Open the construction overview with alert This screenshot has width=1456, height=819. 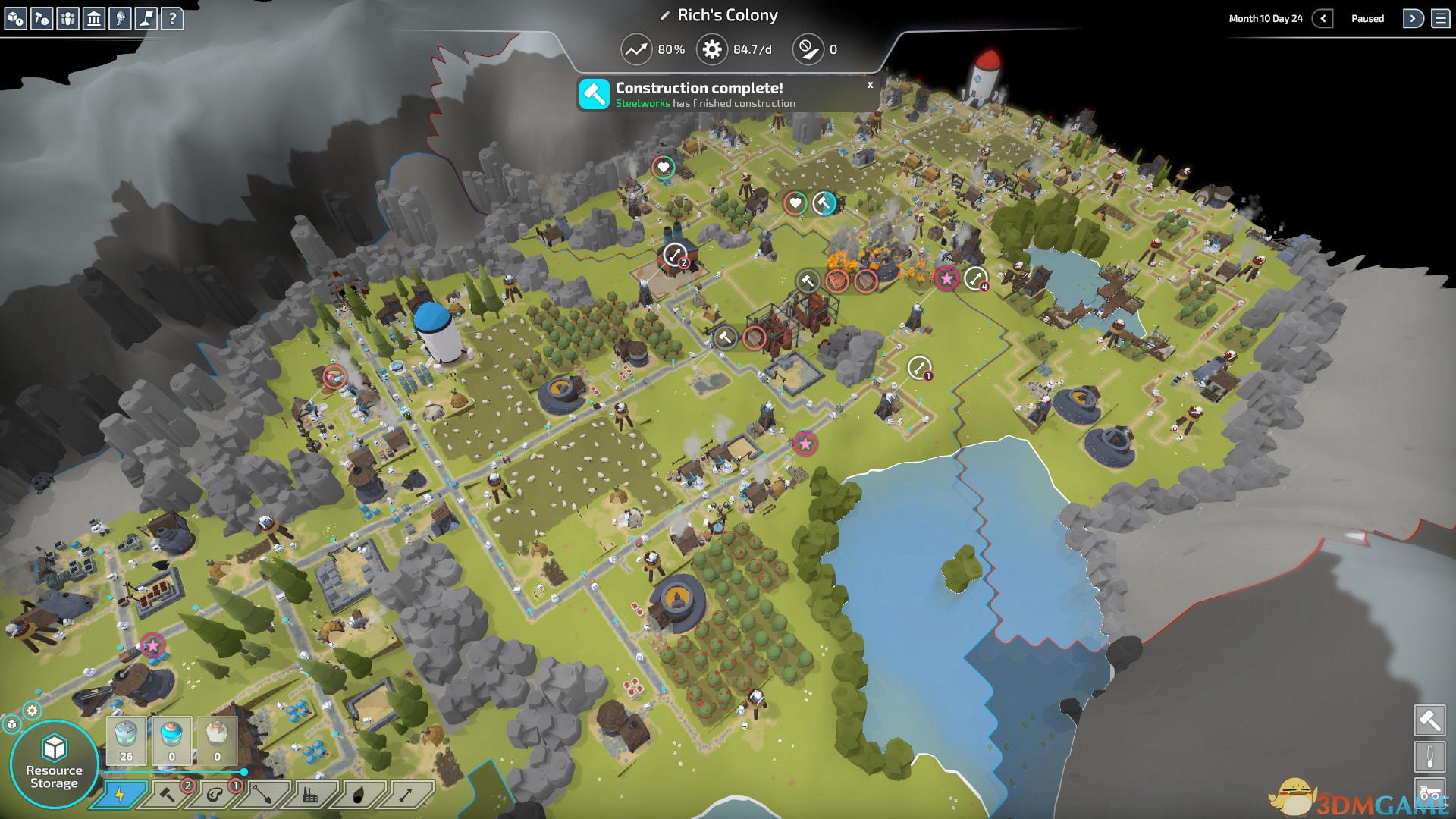[42, 18]
